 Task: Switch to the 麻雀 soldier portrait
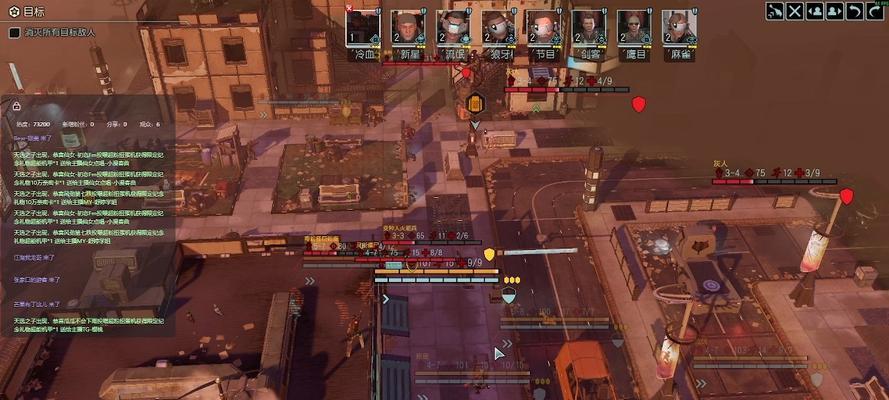tap(678, 28)
